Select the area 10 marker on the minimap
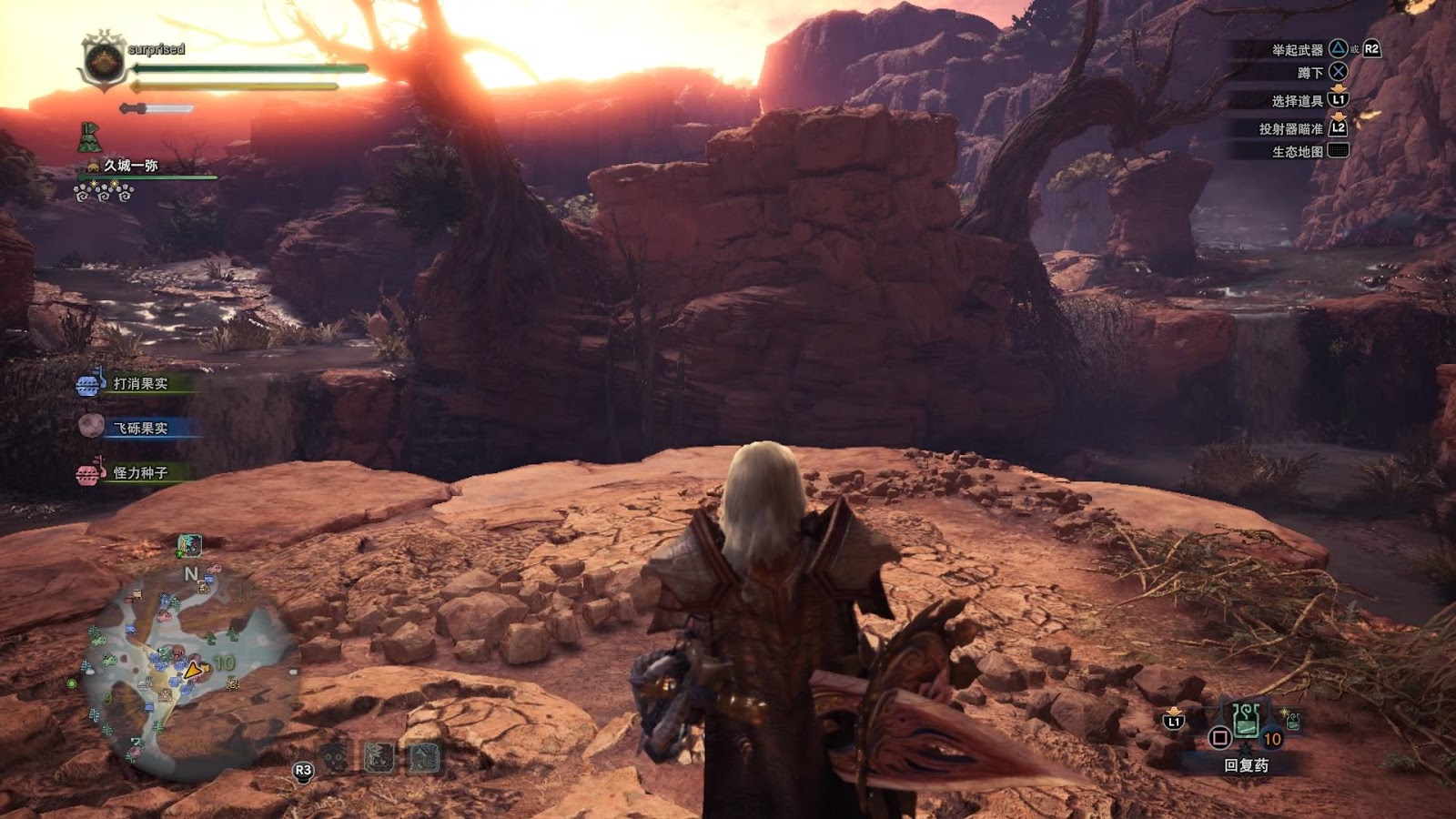 point(224,662)
